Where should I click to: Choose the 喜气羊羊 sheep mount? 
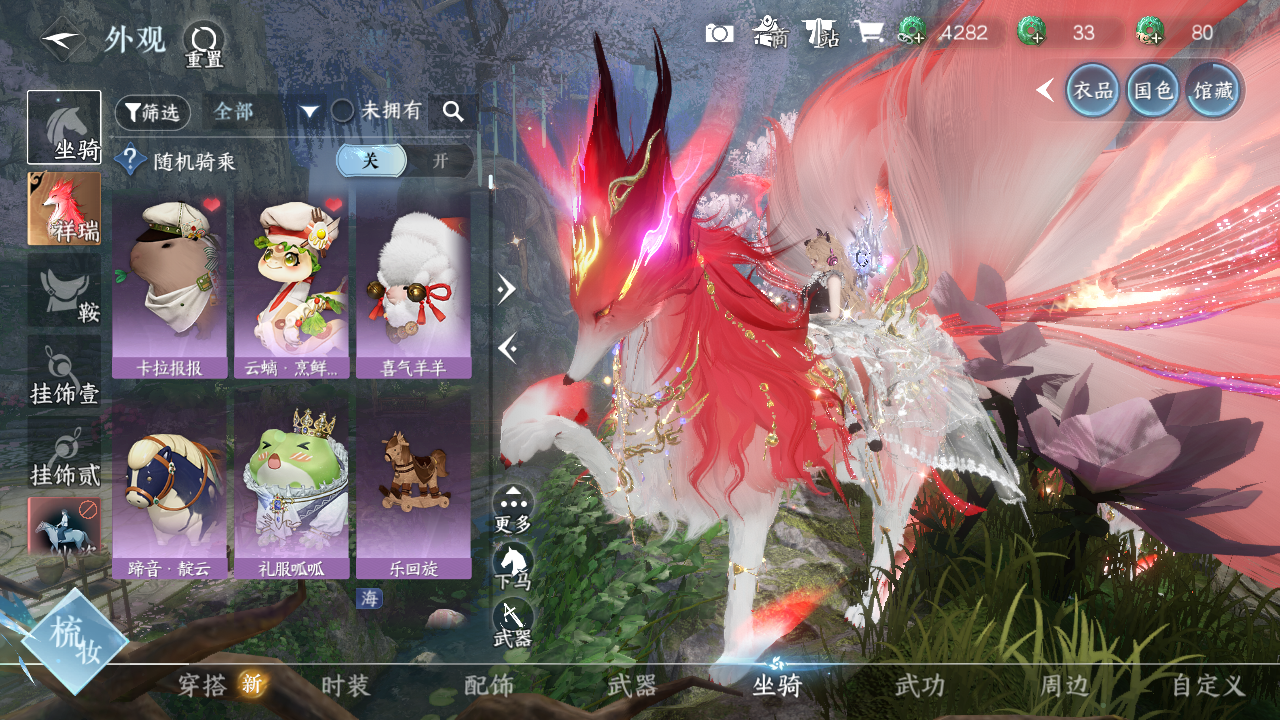click(x=413, y=285)
